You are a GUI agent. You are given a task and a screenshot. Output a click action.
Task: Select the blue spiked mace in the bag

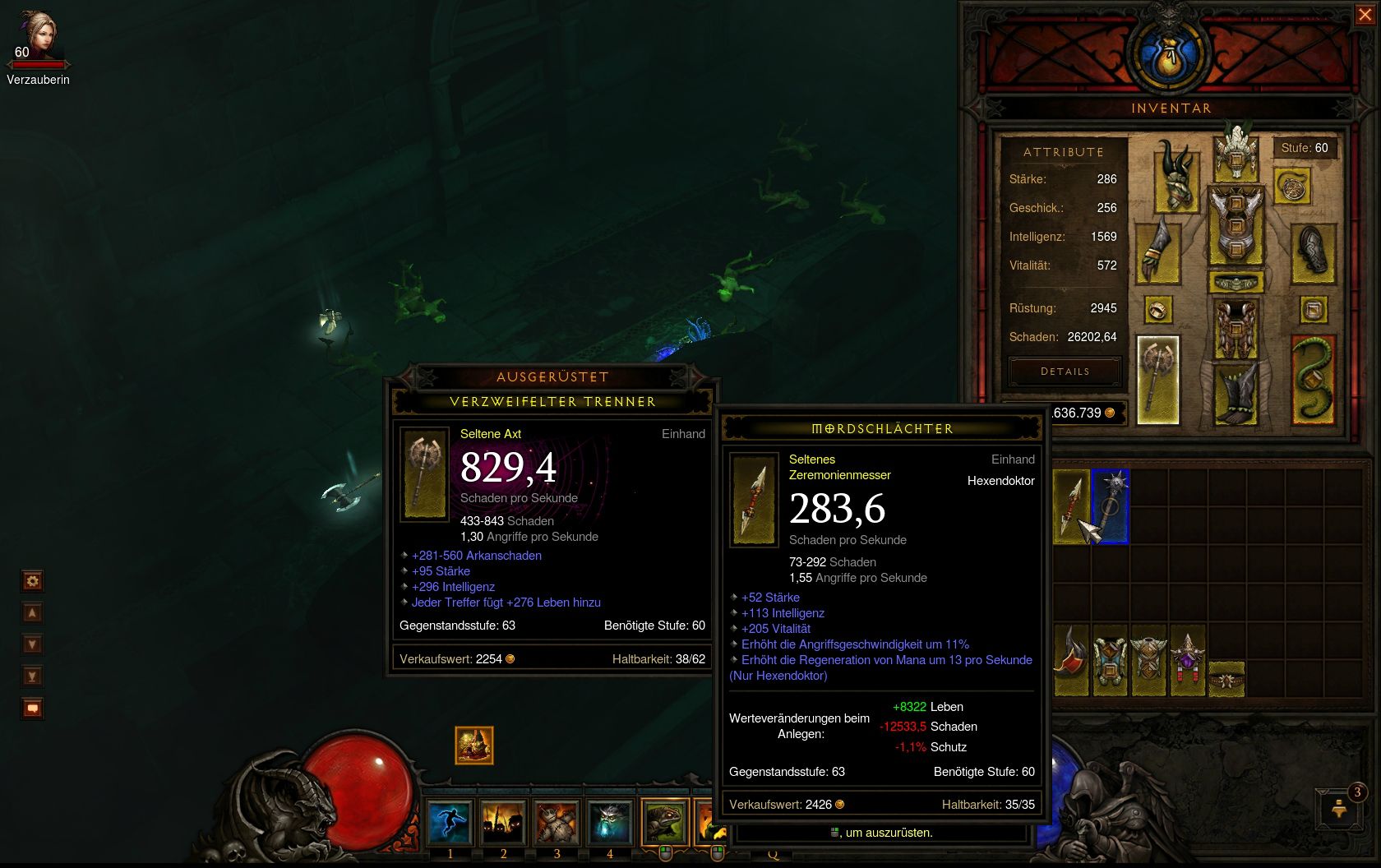1111,506
